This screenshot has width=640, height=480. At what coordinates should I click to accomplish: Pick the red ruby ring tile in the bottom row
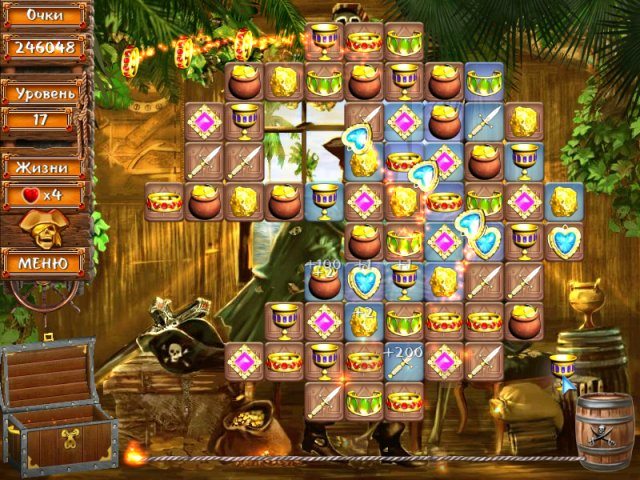[404, 401]
